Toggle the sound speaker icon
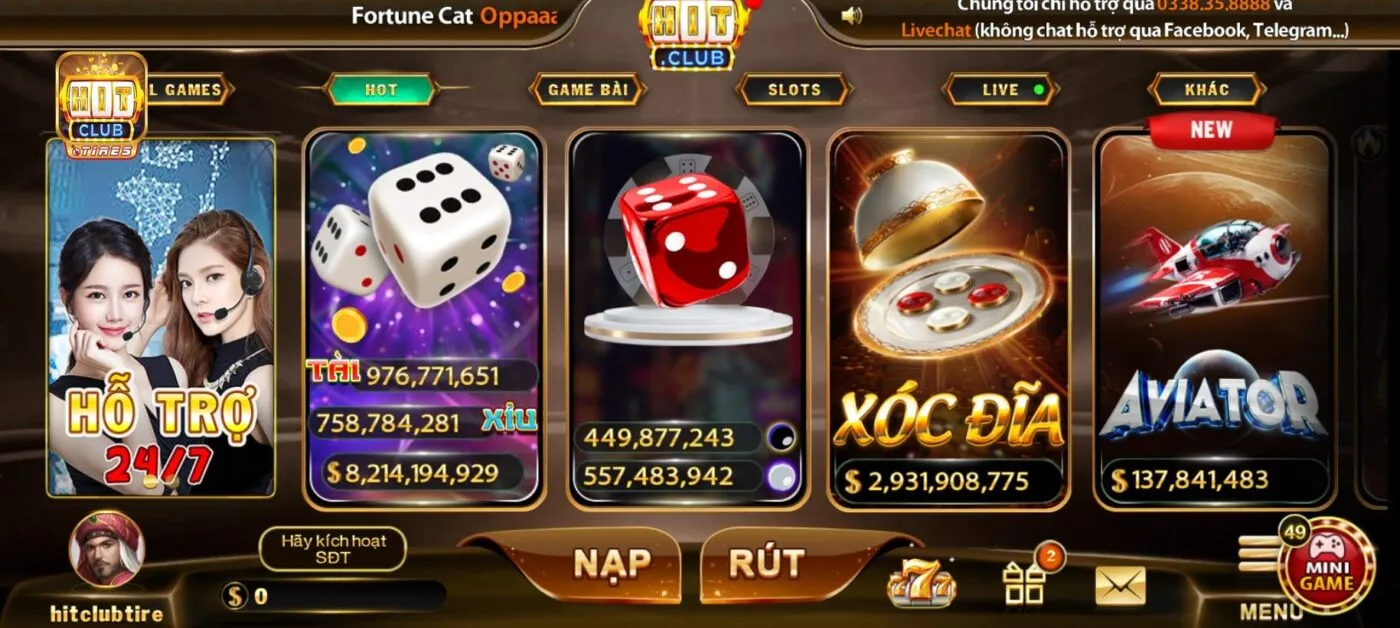This screenshot has width=1400, height=628. tap(852, 16)
